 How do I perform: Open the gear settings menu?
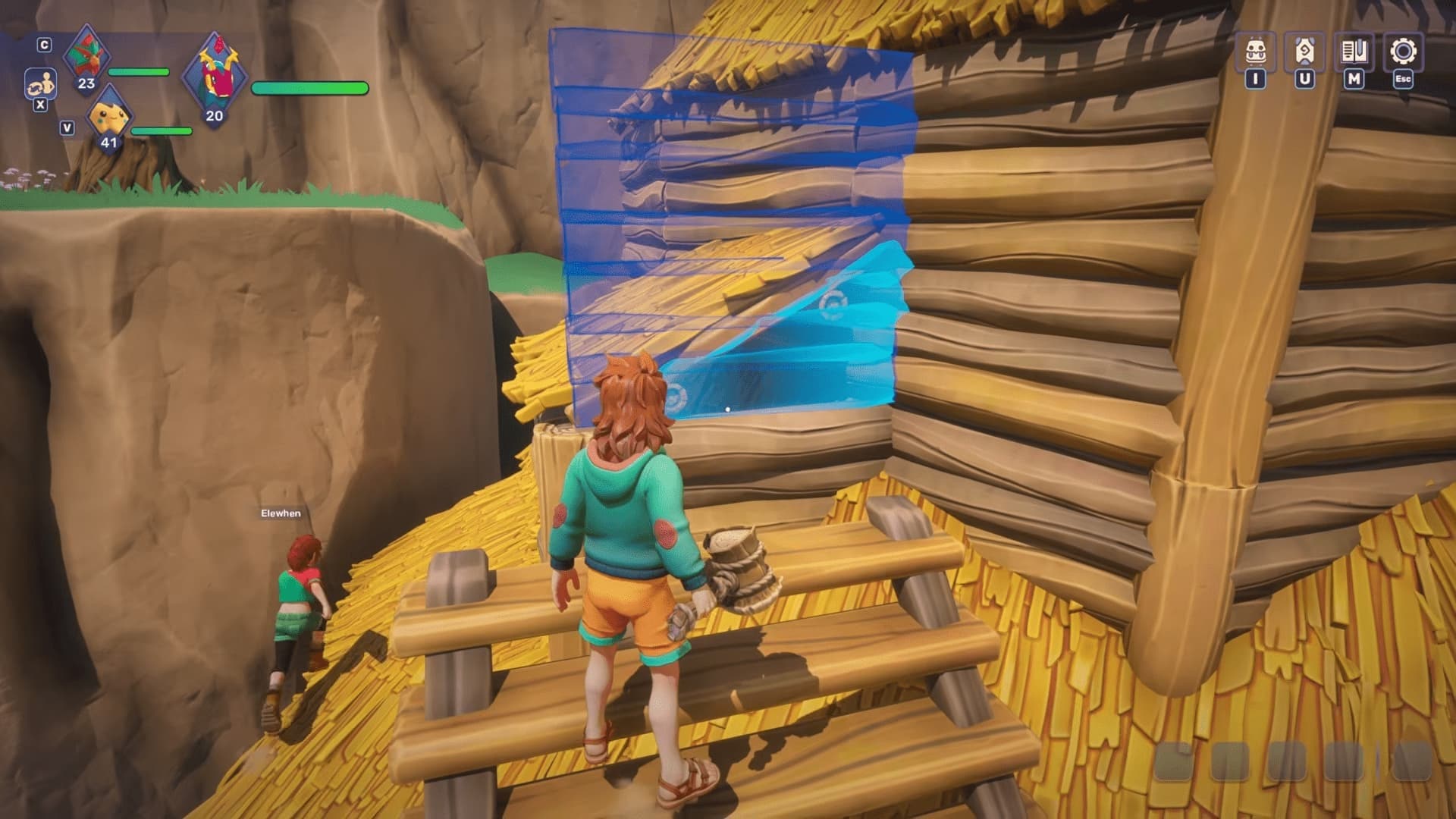[1403, 52]
